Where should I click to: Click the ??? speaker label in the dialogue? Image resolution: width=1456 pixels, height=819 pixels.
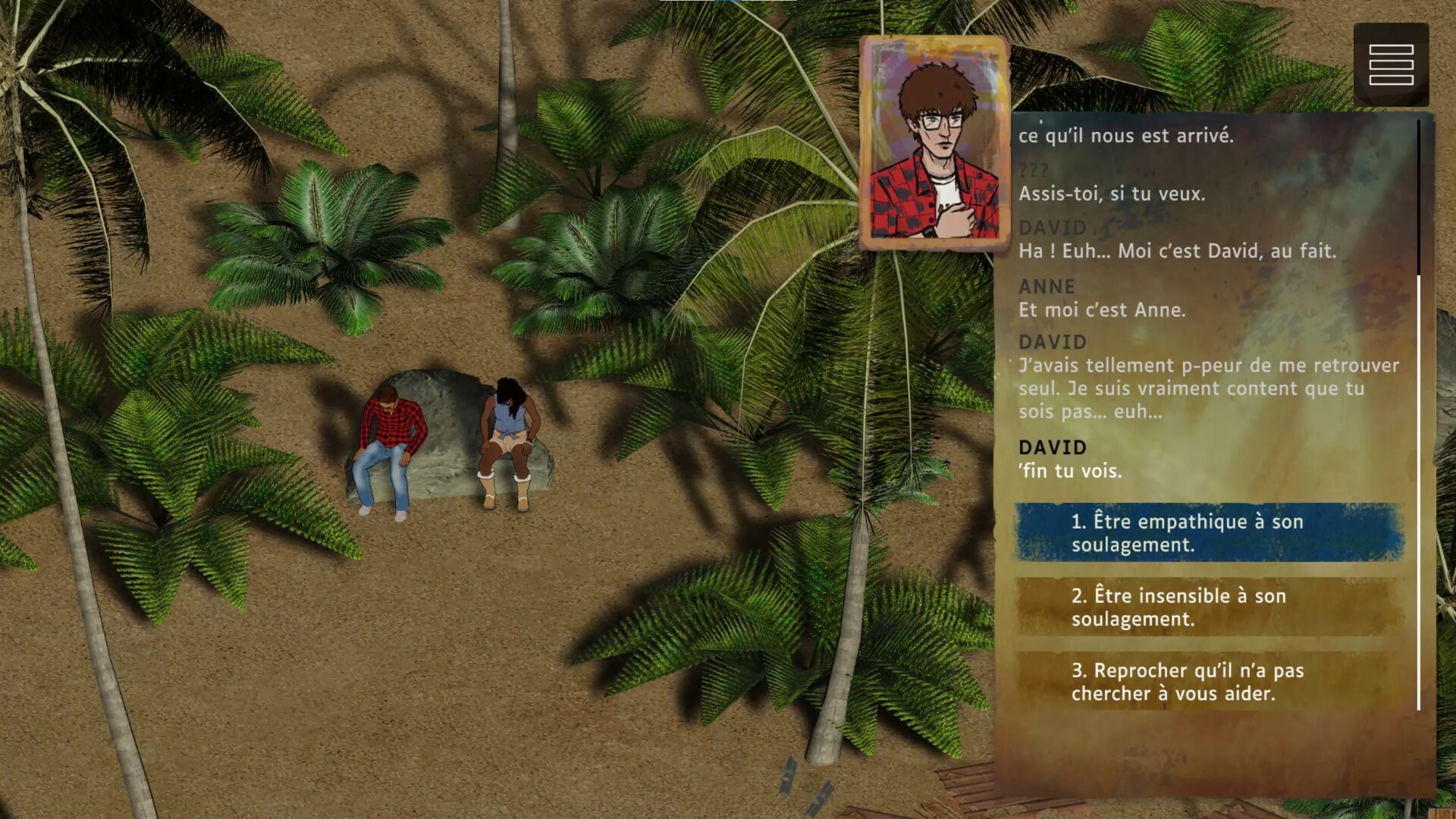point(1031,170)
